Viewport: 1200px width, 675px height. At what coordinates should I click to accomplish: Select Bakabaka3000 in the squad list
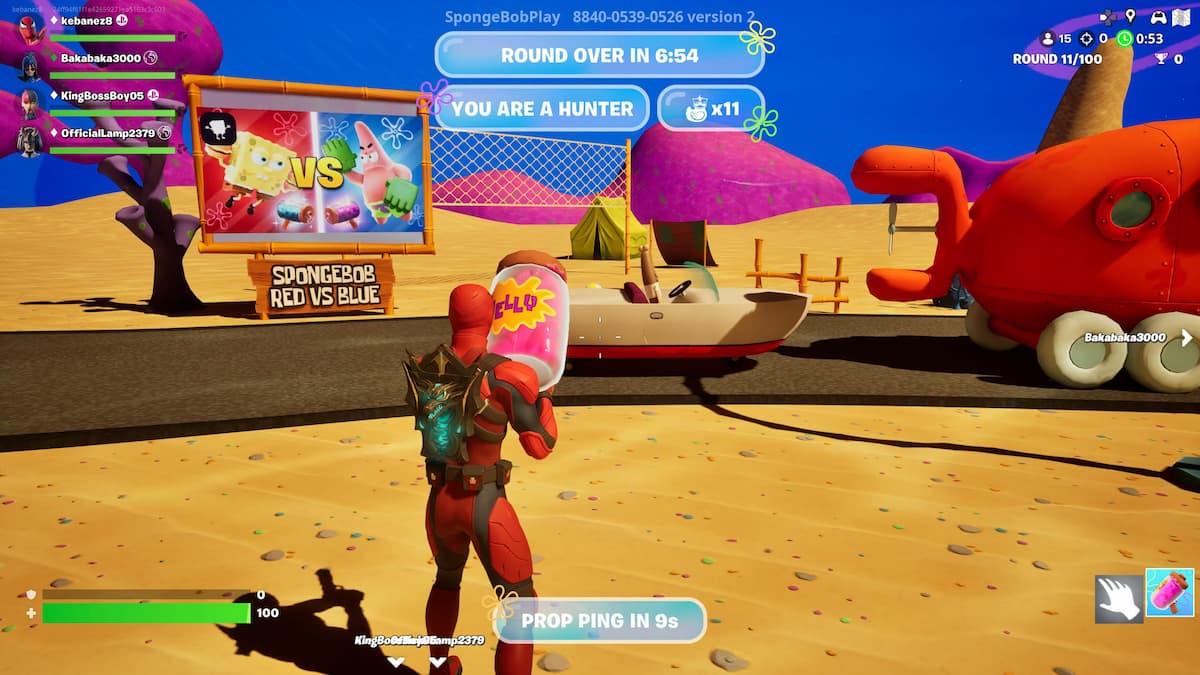100,58
